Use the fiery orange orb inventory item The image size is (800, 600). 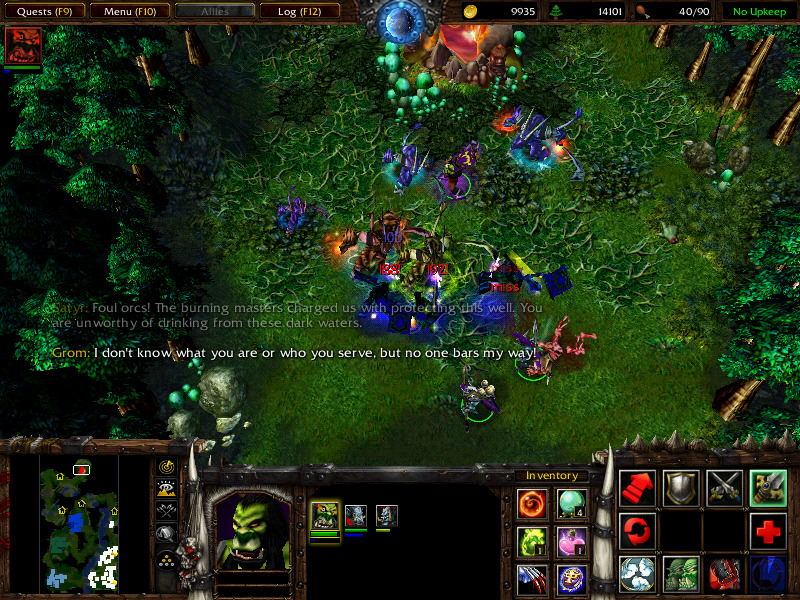click(532, 503)
